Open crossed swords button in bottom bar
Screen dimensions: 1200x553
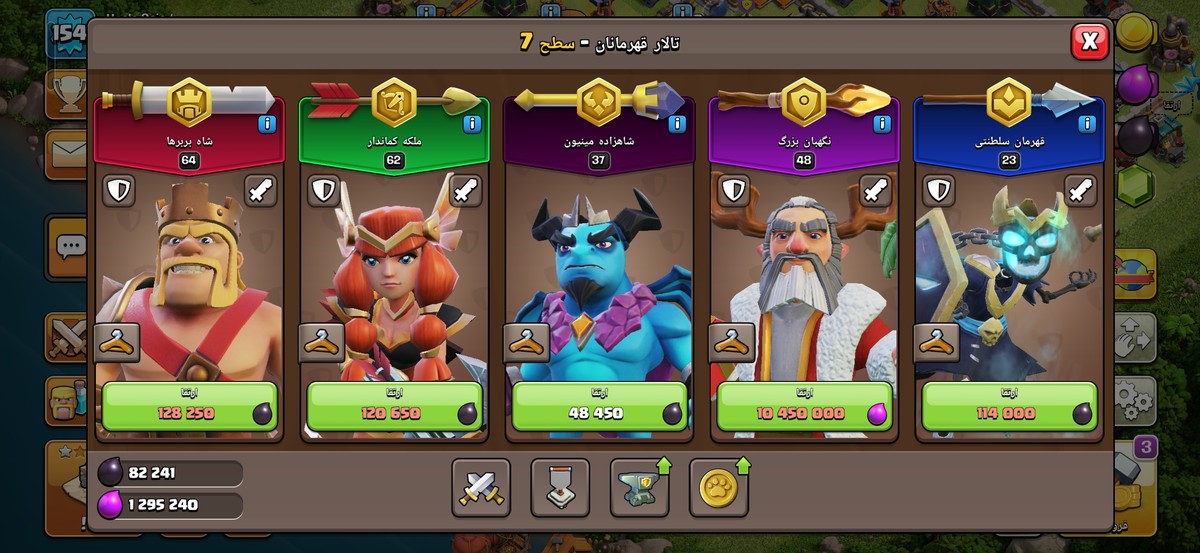point(481,488)
